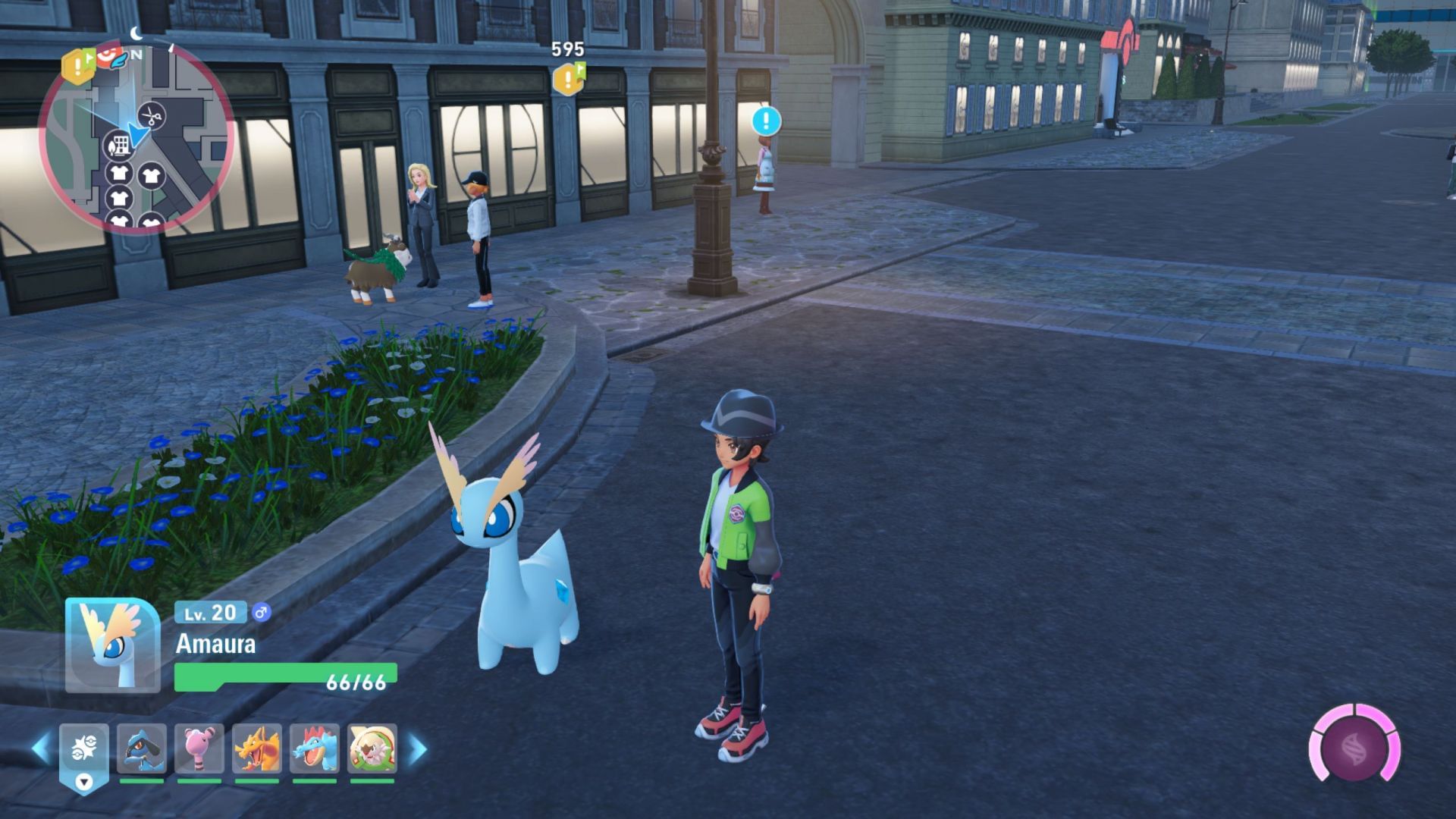Cycle party right with the arrow
1456x819 pixels.
(418, 749)
